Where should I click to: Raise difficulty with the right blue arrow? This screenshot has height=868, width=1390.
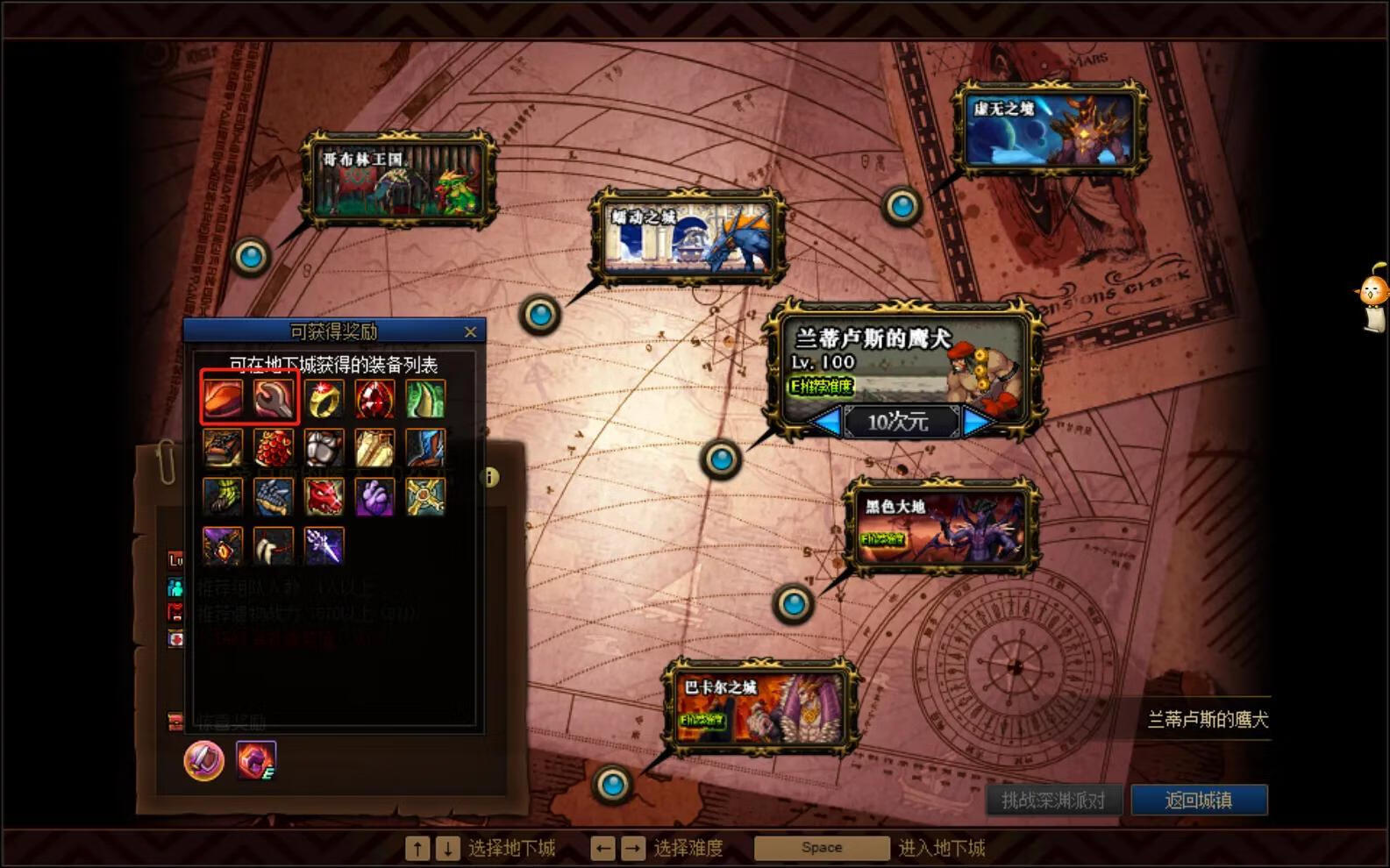(x=977, y=423)
